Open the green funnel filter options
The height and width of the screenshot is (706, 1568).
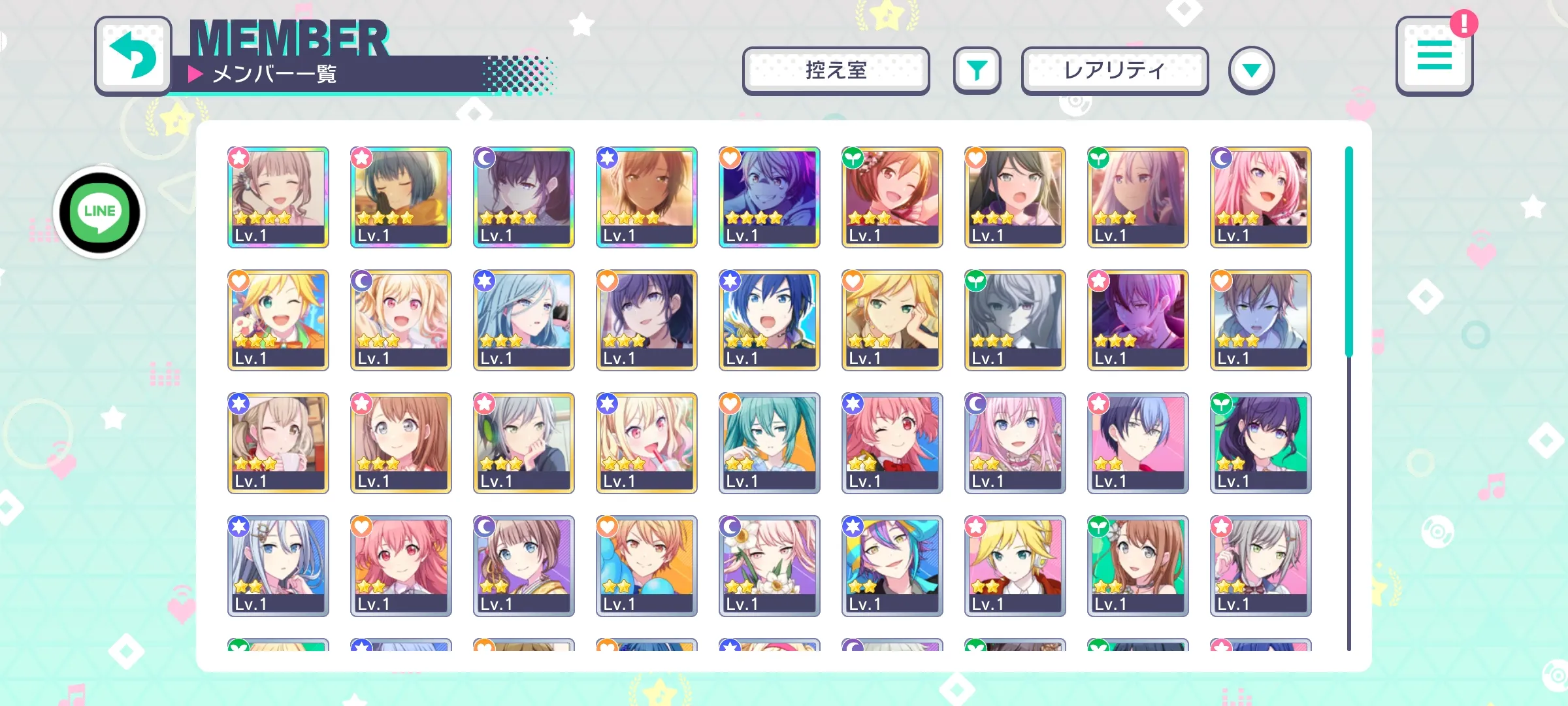click(977, 71)
